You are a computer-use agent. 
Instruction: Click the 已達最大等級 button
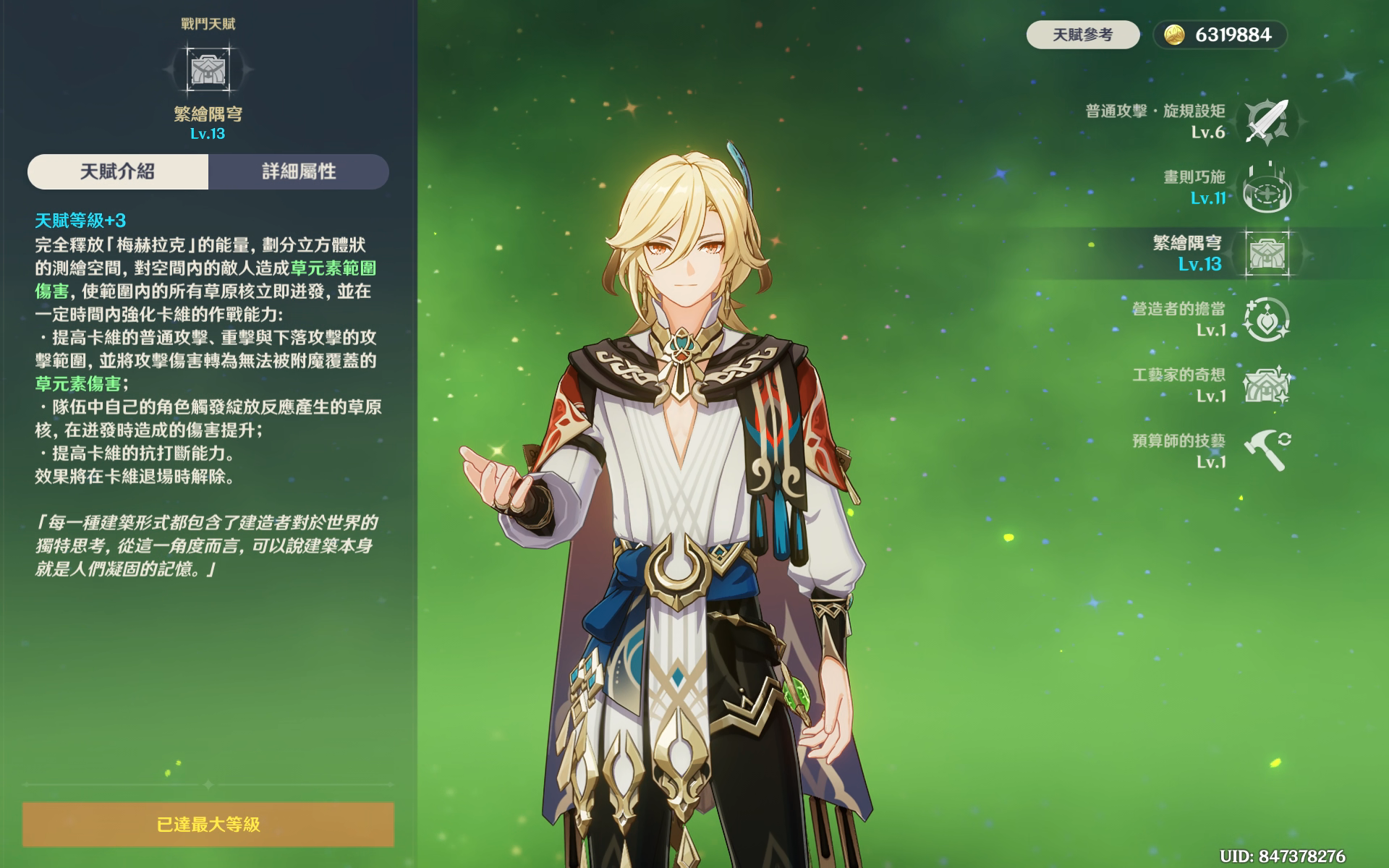click(x=208, y=824)
